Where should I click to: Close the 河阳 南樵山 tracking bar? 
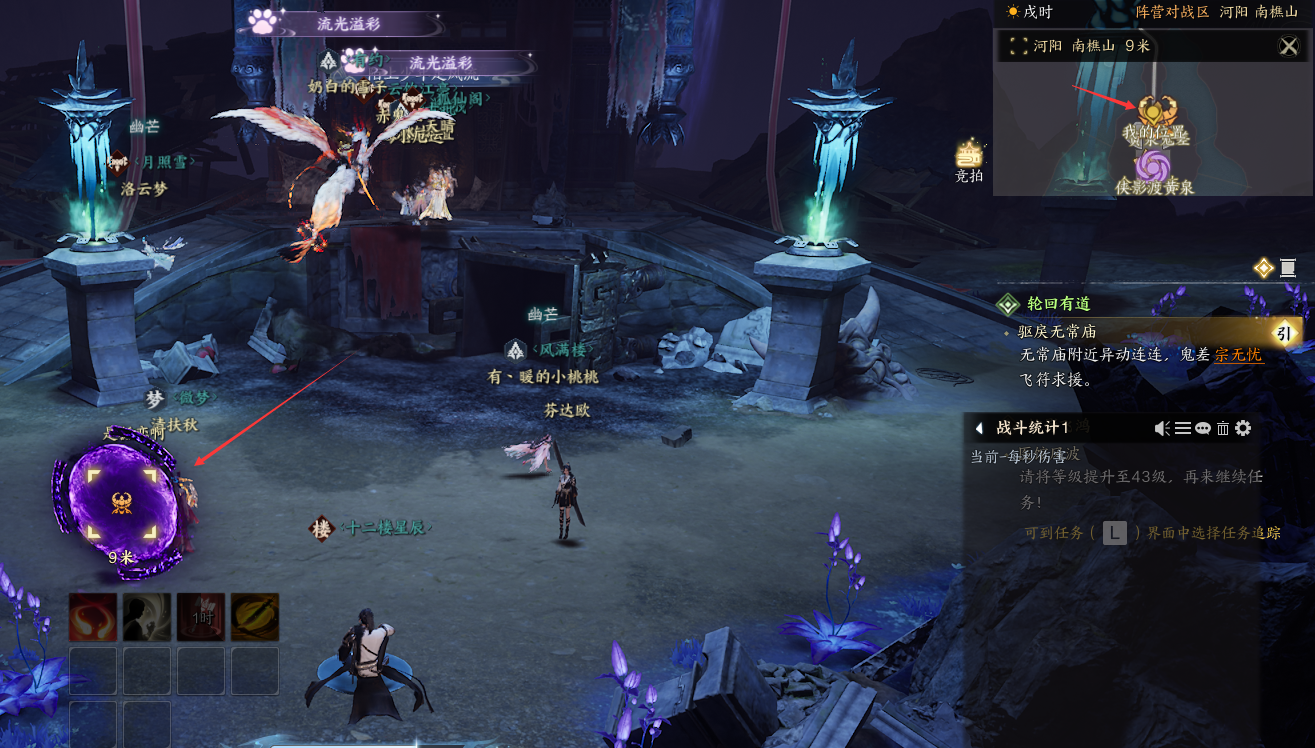point(1288,46)
